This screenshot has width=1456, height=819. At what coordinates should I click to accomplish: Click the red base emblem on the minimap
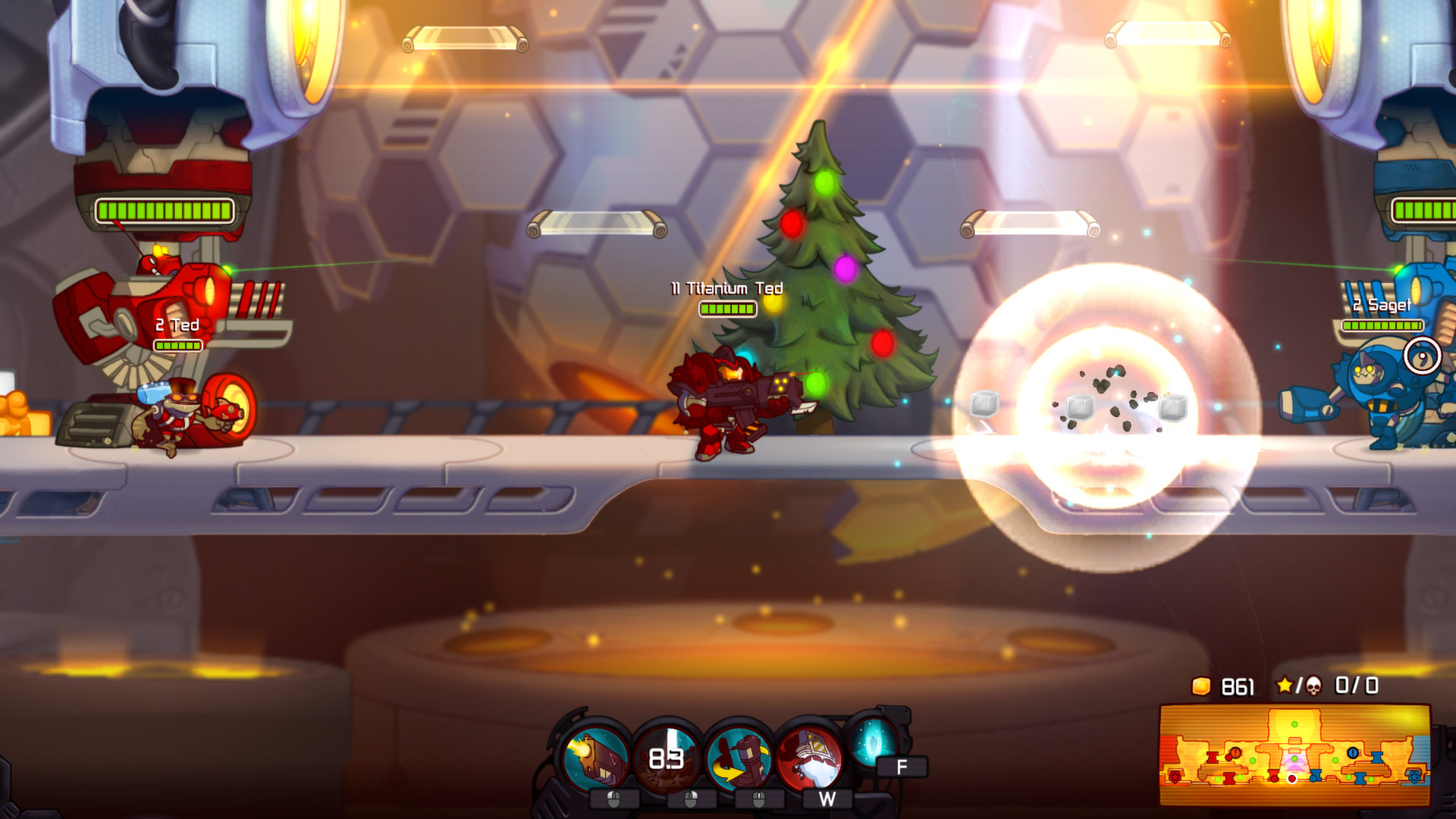point(1175,776)
